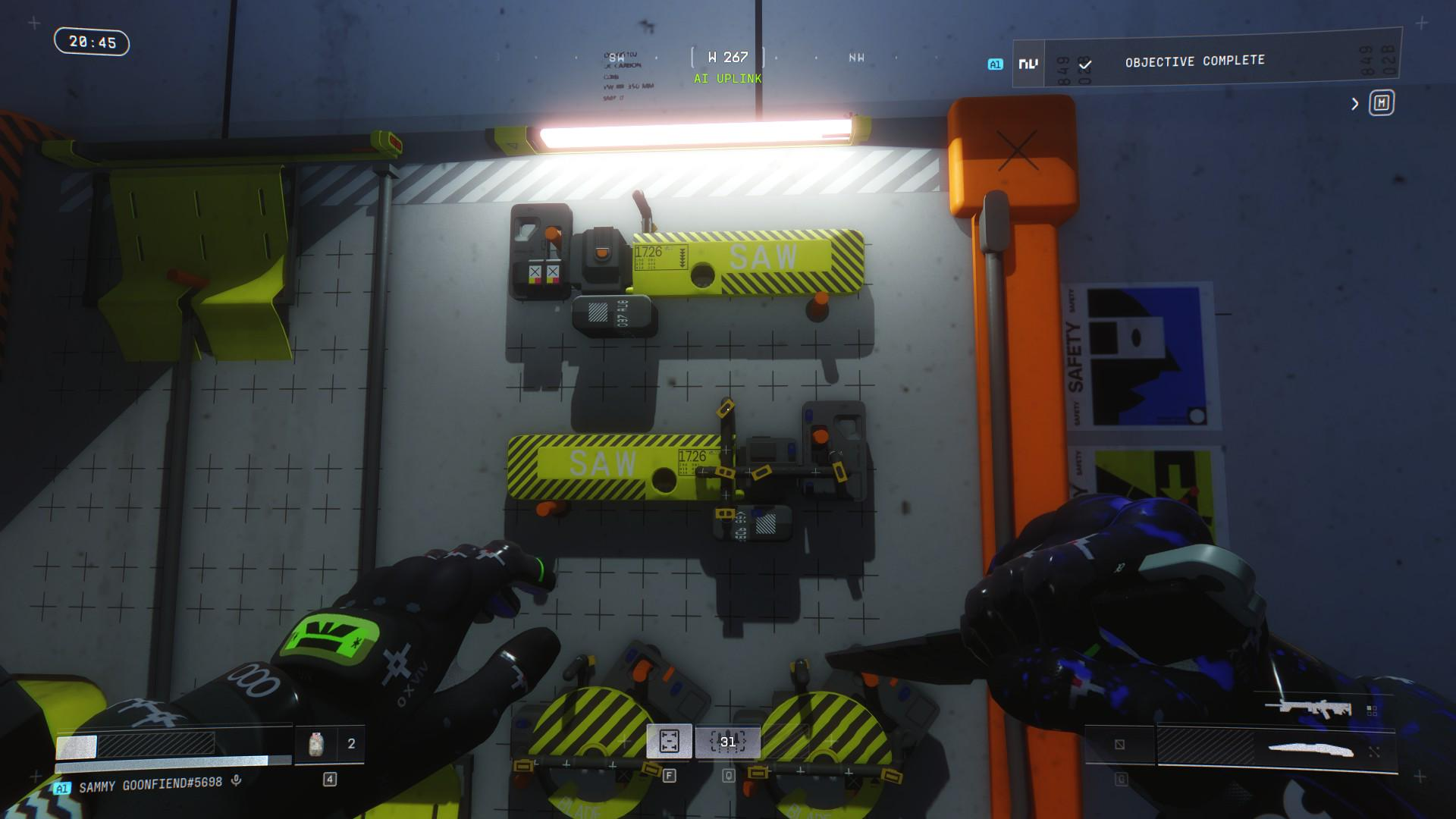
Task: Expand the objective arrow chevron
Action: (x=1355, y=104)
